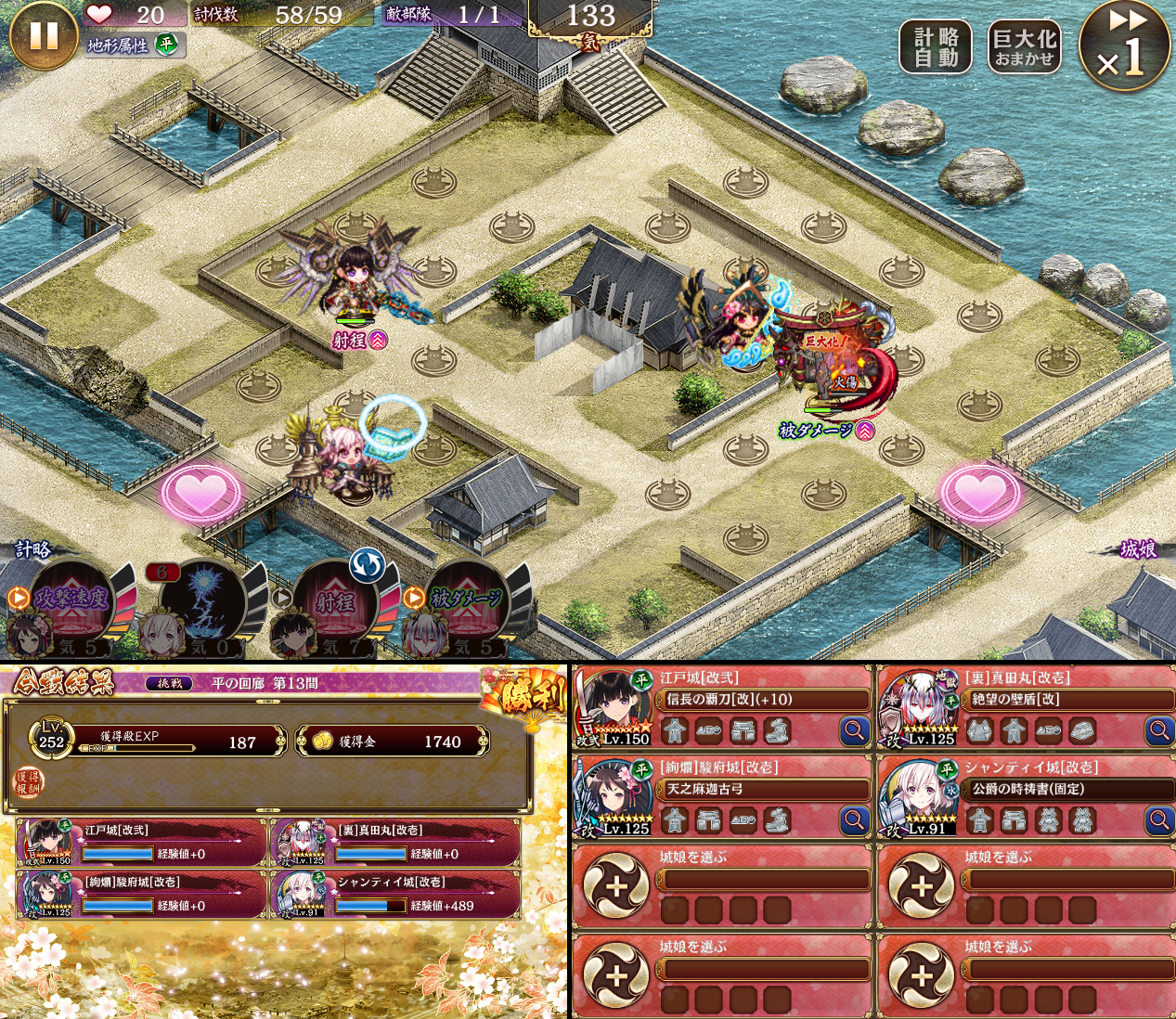The image size is (1176, 1019).
Task: View シャンティイ城[改壱] details via magnifier
Action: point(1159,820)
